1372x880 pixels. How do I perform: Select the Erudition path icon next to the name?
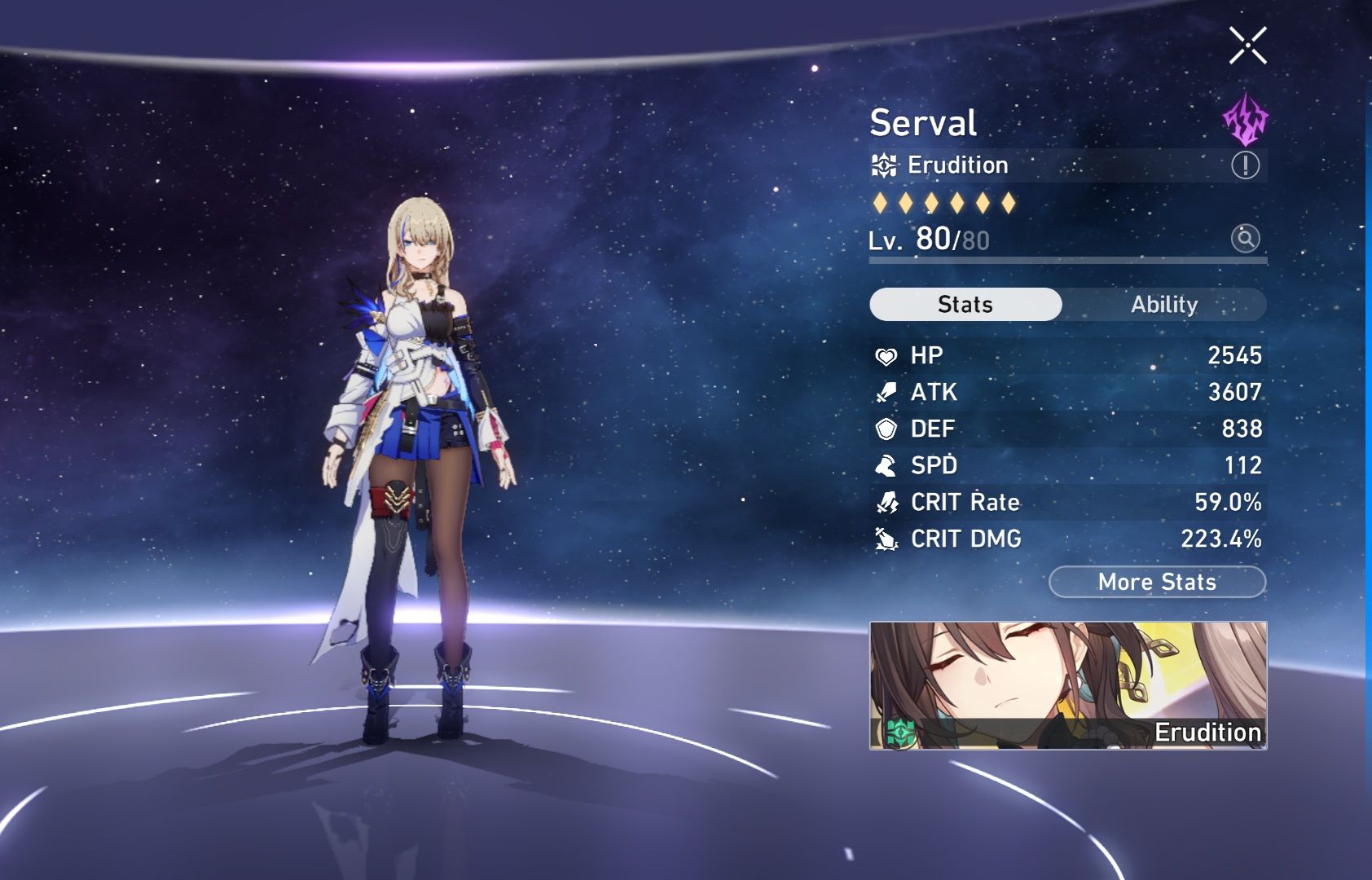(882, 165)
